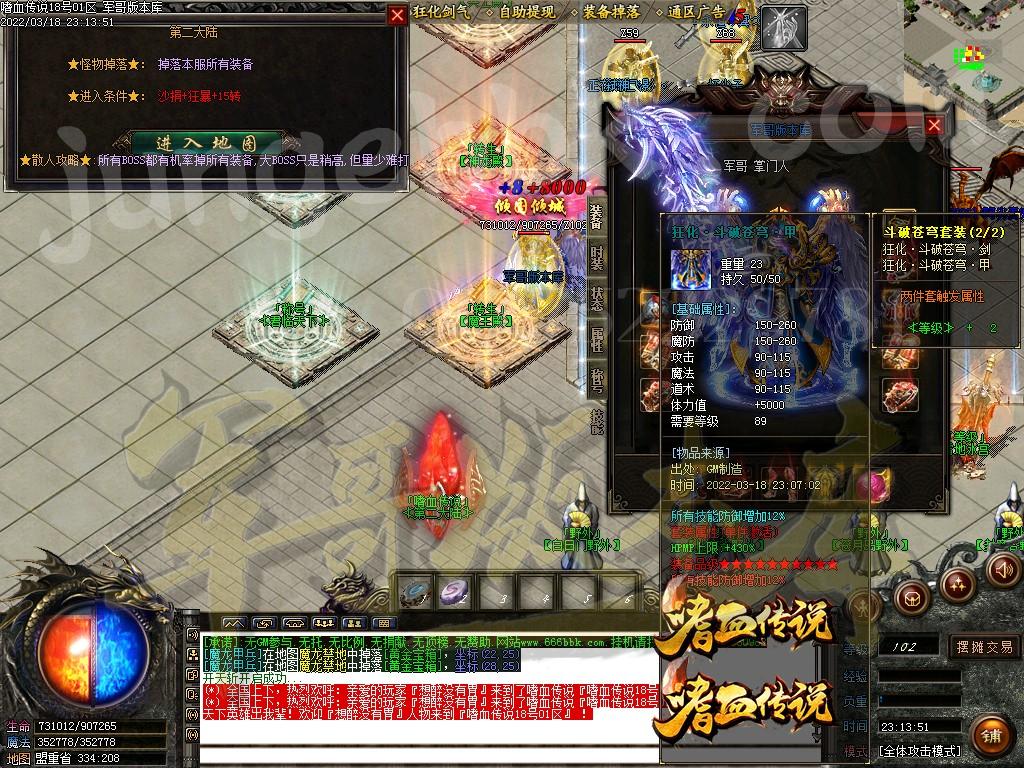This screenshot has height=768, width=1024.
Task: Close the 军哥版本库 character window
Action: tap(933, 125)
